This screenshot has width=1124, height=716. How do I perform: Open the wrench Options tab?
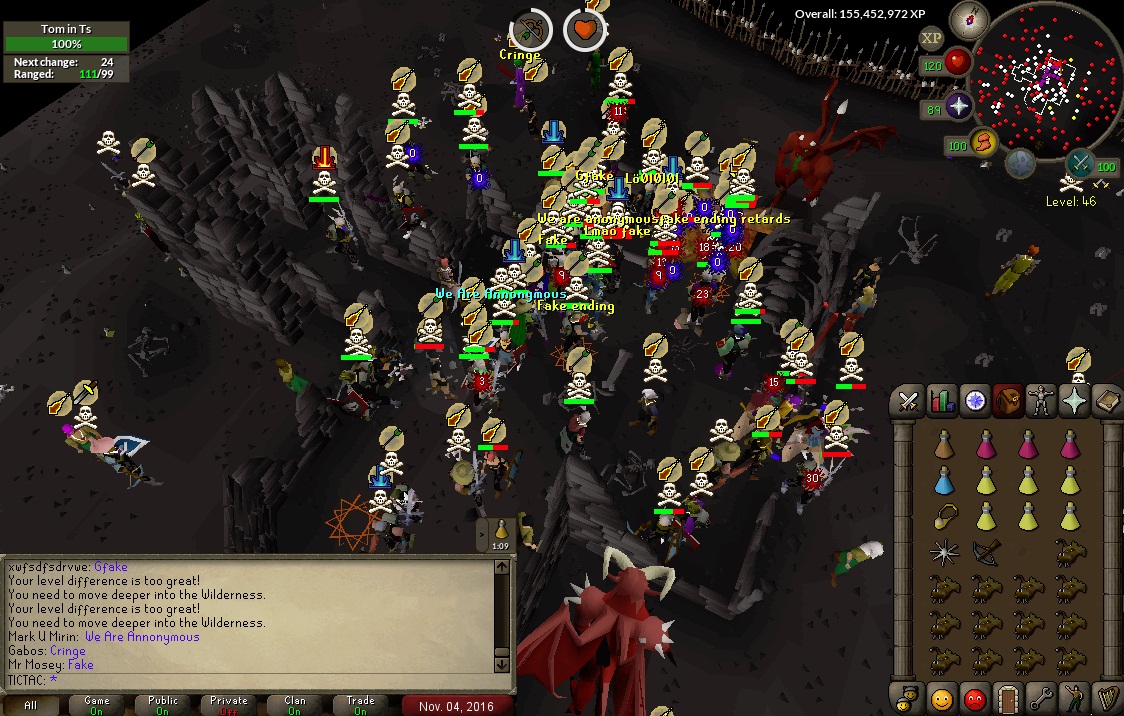click(x=1041, y=698)
